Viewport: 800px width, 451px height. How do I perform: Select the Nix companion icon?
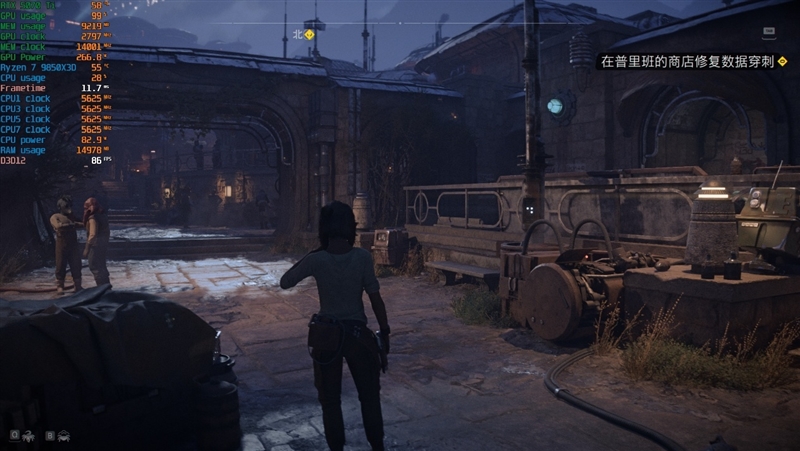click(27, 436)
